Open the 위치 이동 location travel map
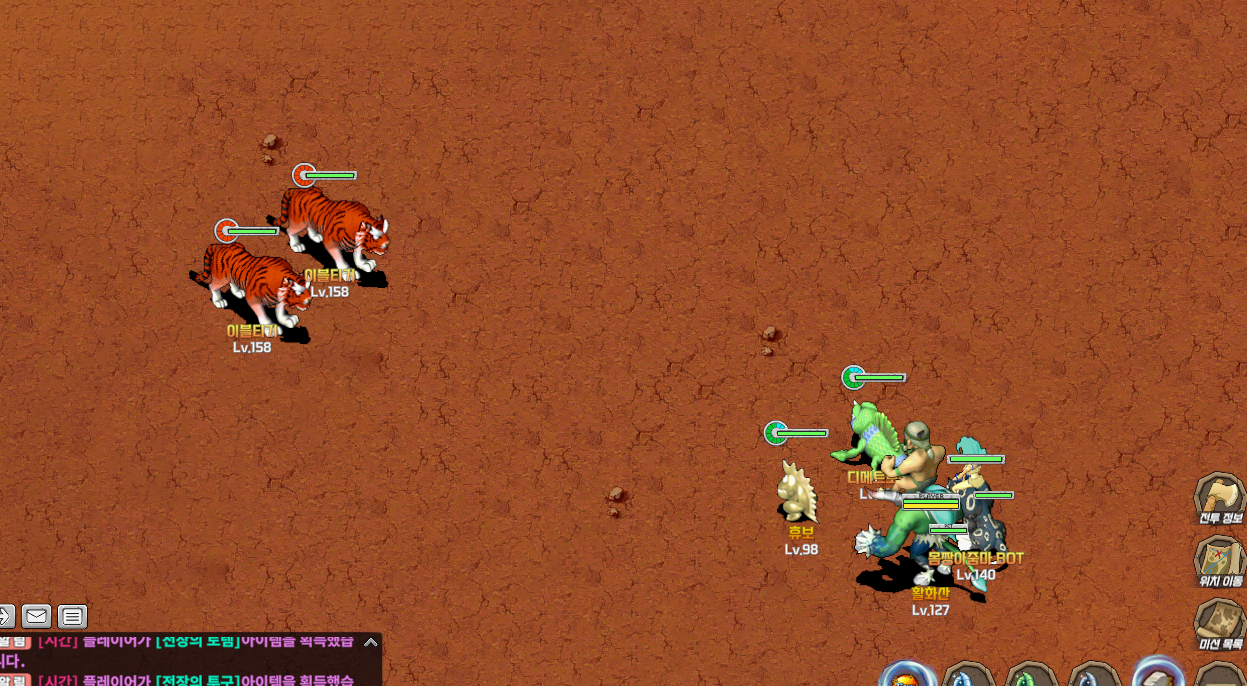The width and height of the screenshot is (1247, 686). (x=1220, y=559)
